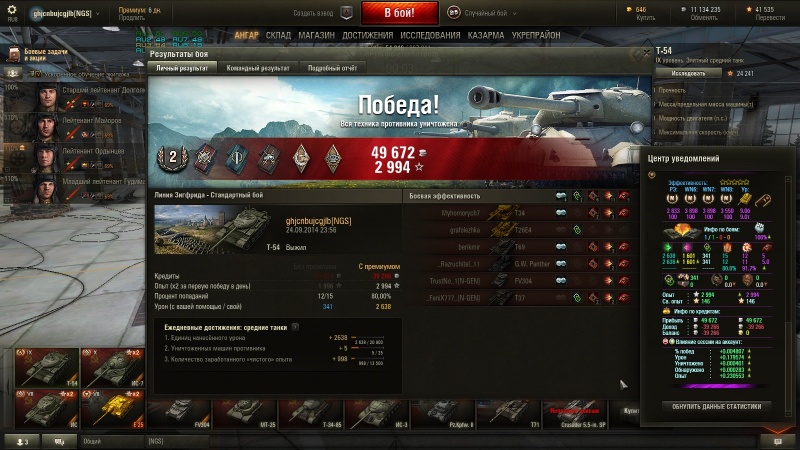
Task: Open the Достижения menu
Action: (x=366, y=35)
